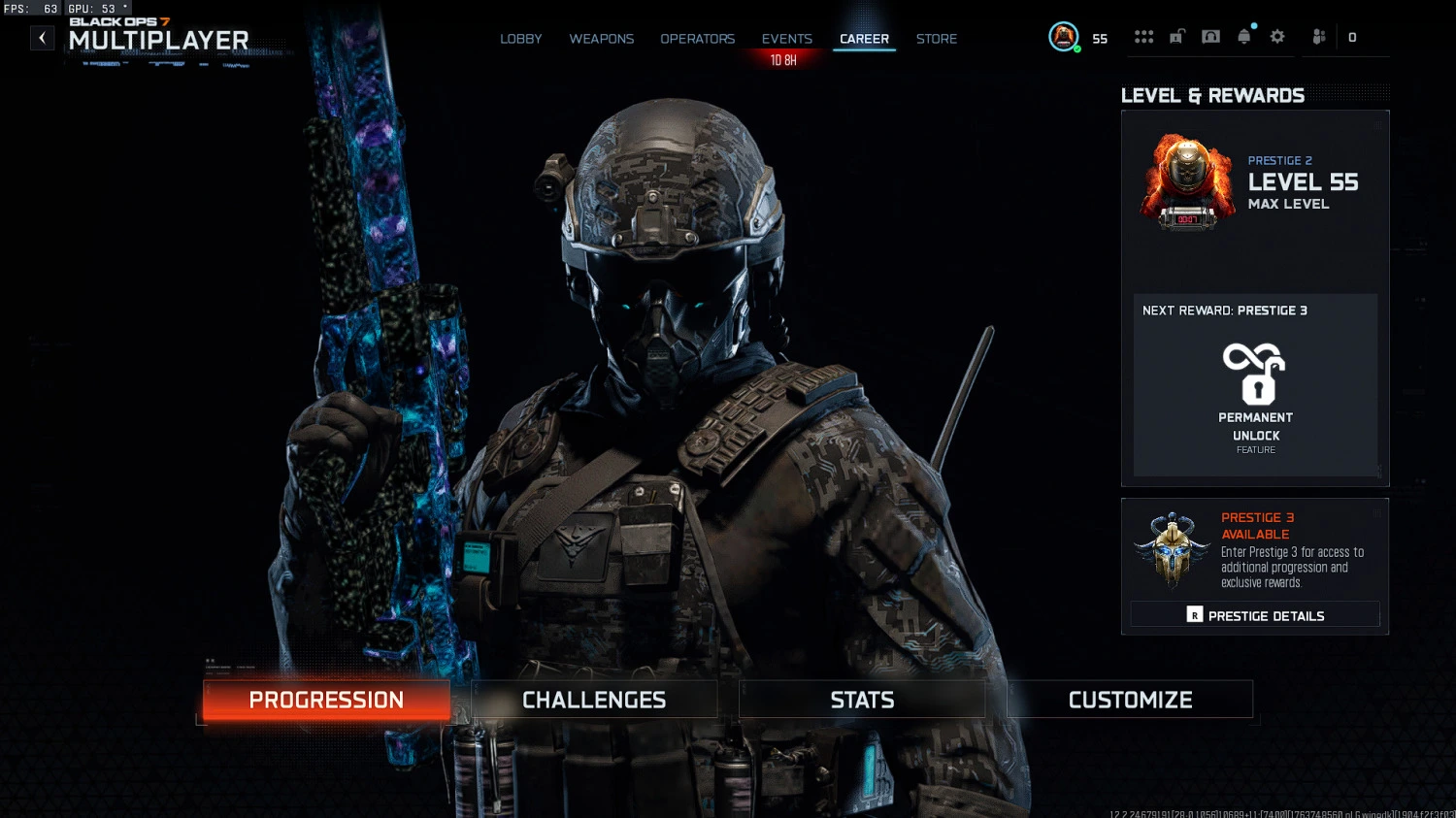Open the WEAPONS tab

pyautogui.click(x=601, y=39)
